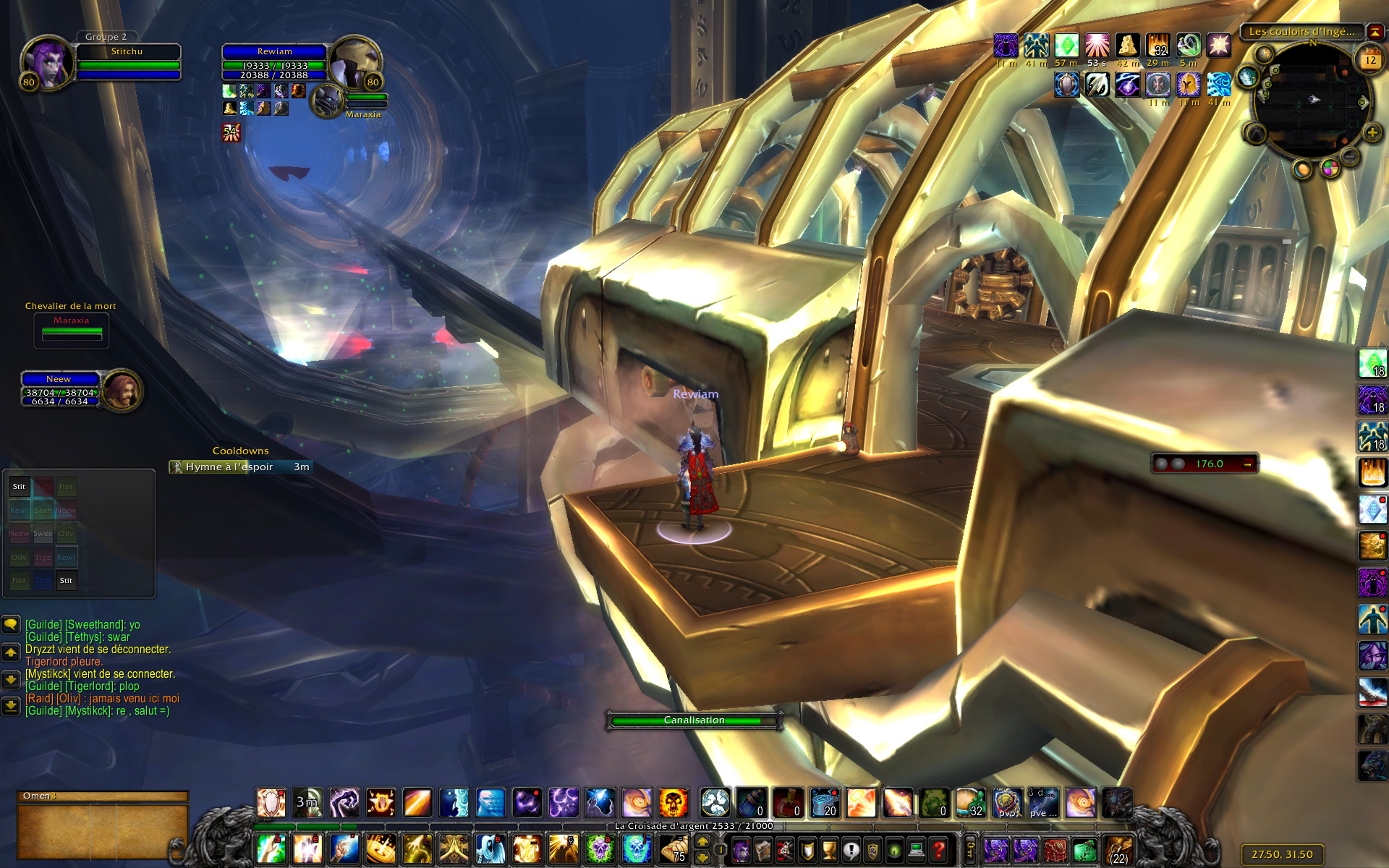The image size is (1389, 868).
Task: Zoom in the minimap with plus button
Action: (1372, 133)
